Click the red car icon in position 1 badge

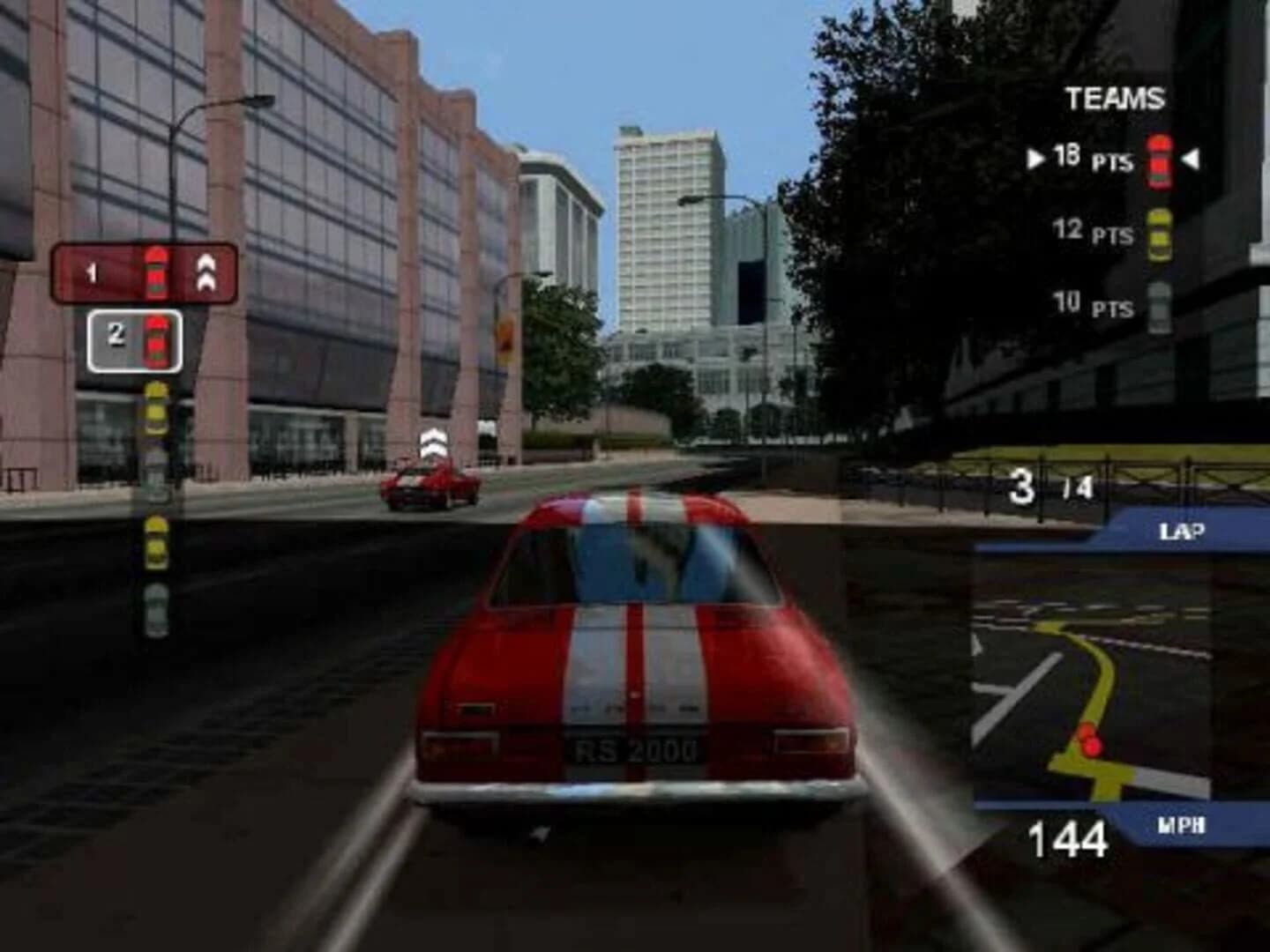157,273
